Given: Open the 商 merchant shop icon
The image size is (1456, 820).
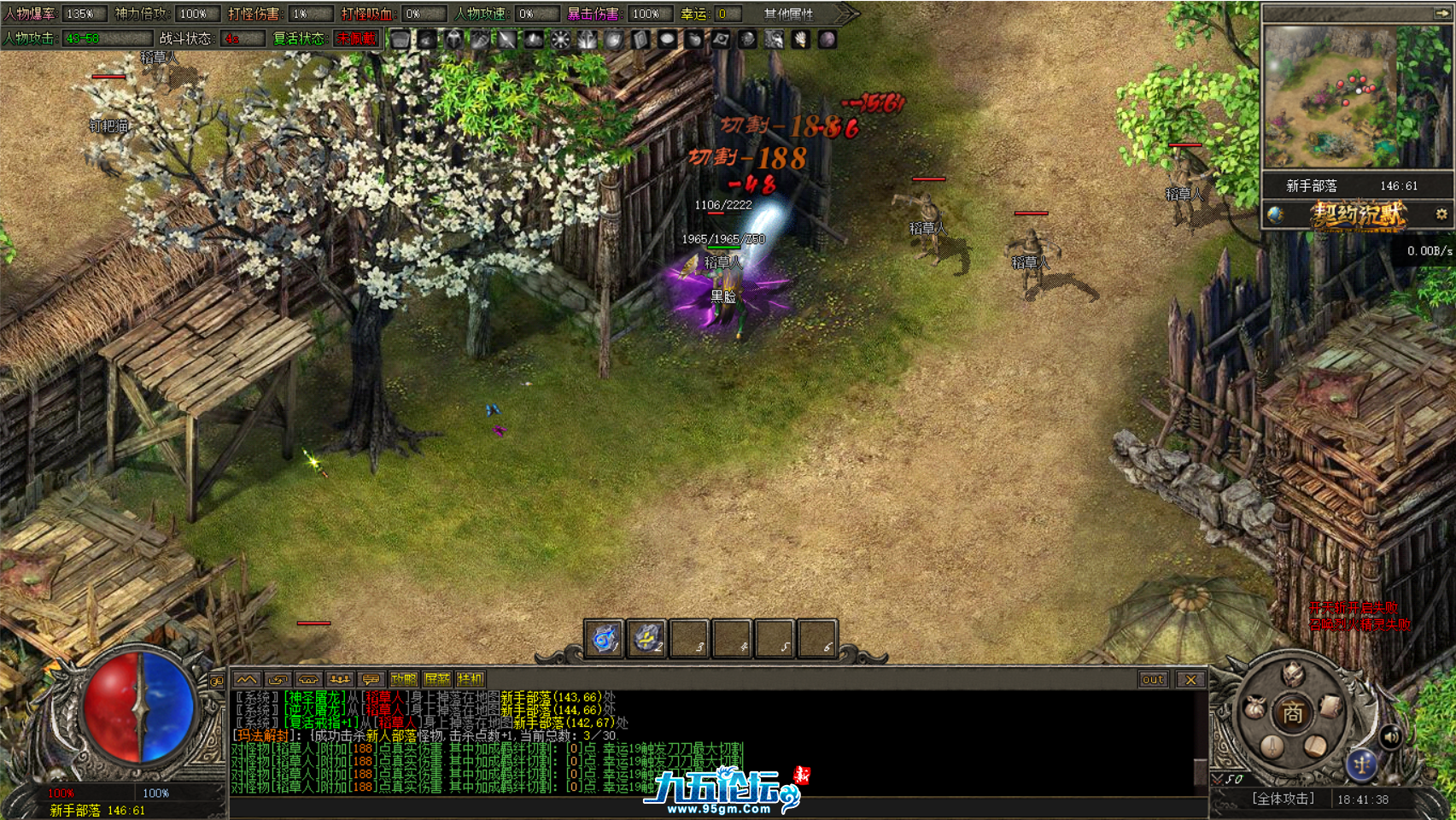Looking at the screenshot, I should tap(1294, 712).
